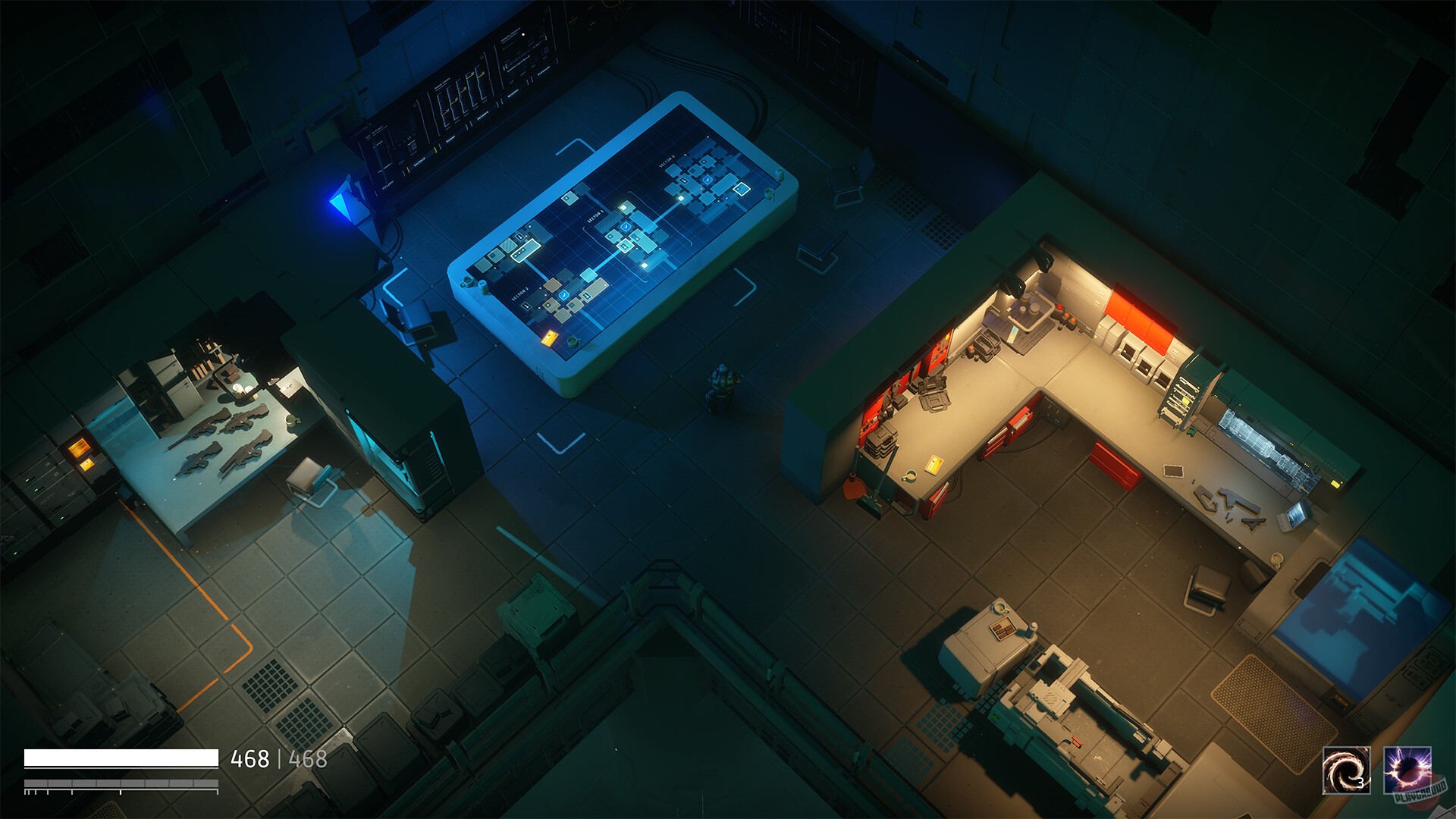Click the health bar showing 468

(x=121, y=756)
